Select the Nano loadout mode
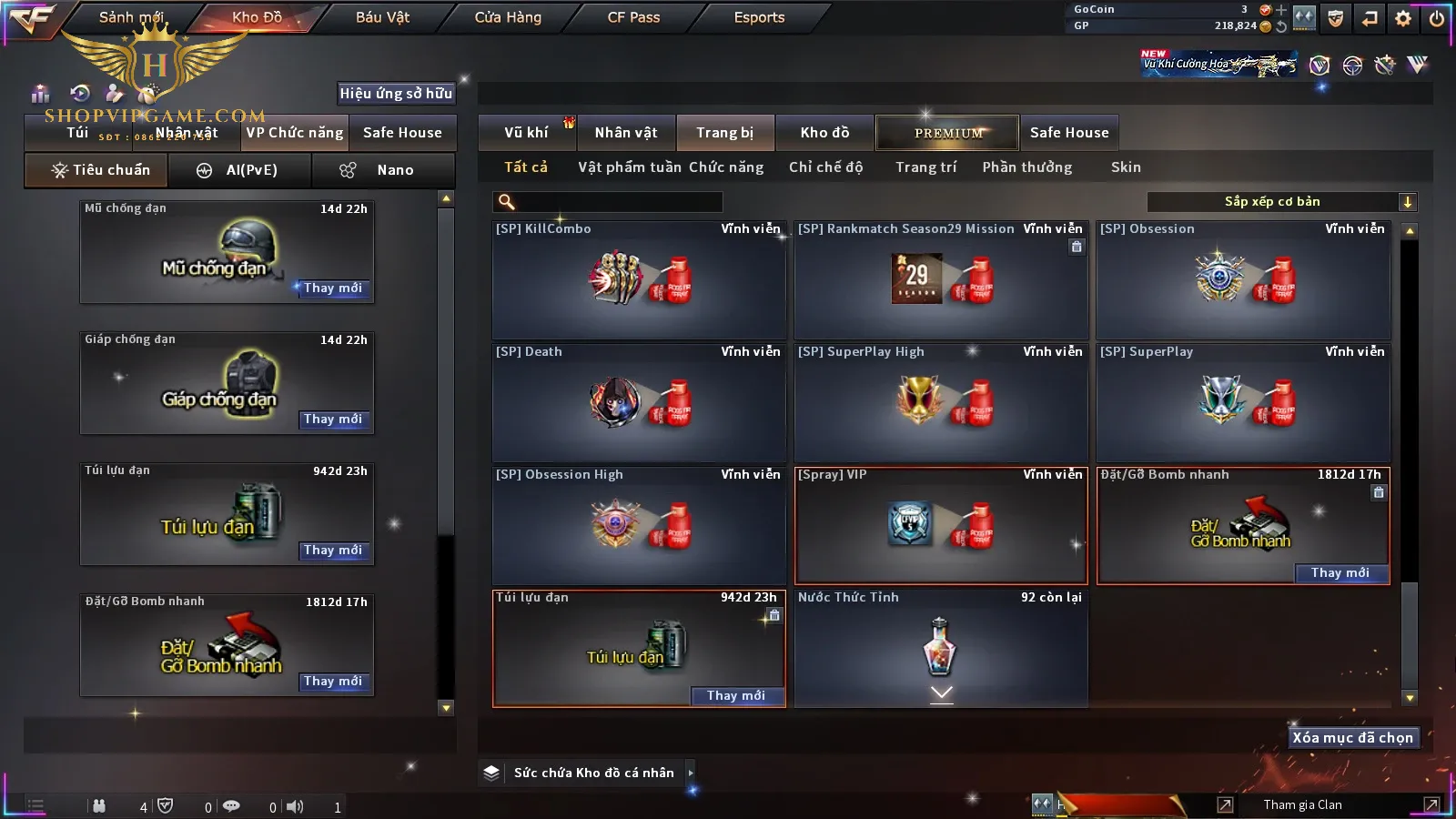Image resolution: width=1456 pixels, height=819 pixels. pyautogui.click(x=383, y=170)
